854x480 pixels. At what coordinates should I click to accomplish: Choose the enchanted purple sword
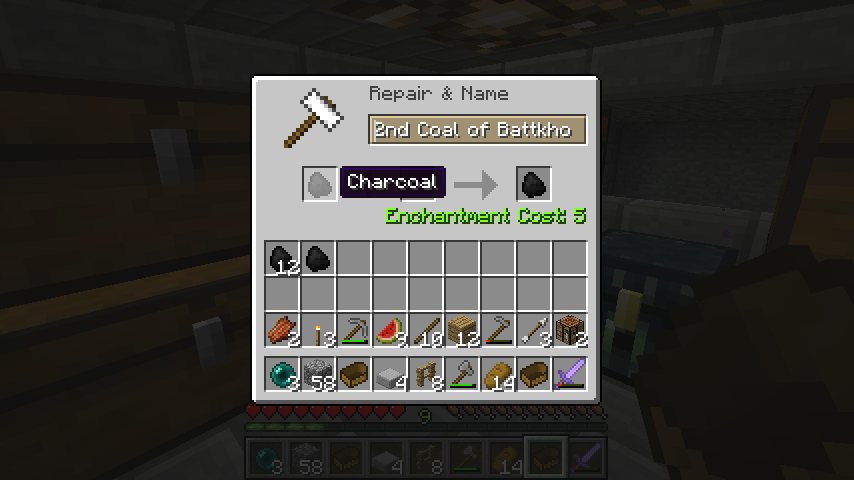tap(570, 375)
